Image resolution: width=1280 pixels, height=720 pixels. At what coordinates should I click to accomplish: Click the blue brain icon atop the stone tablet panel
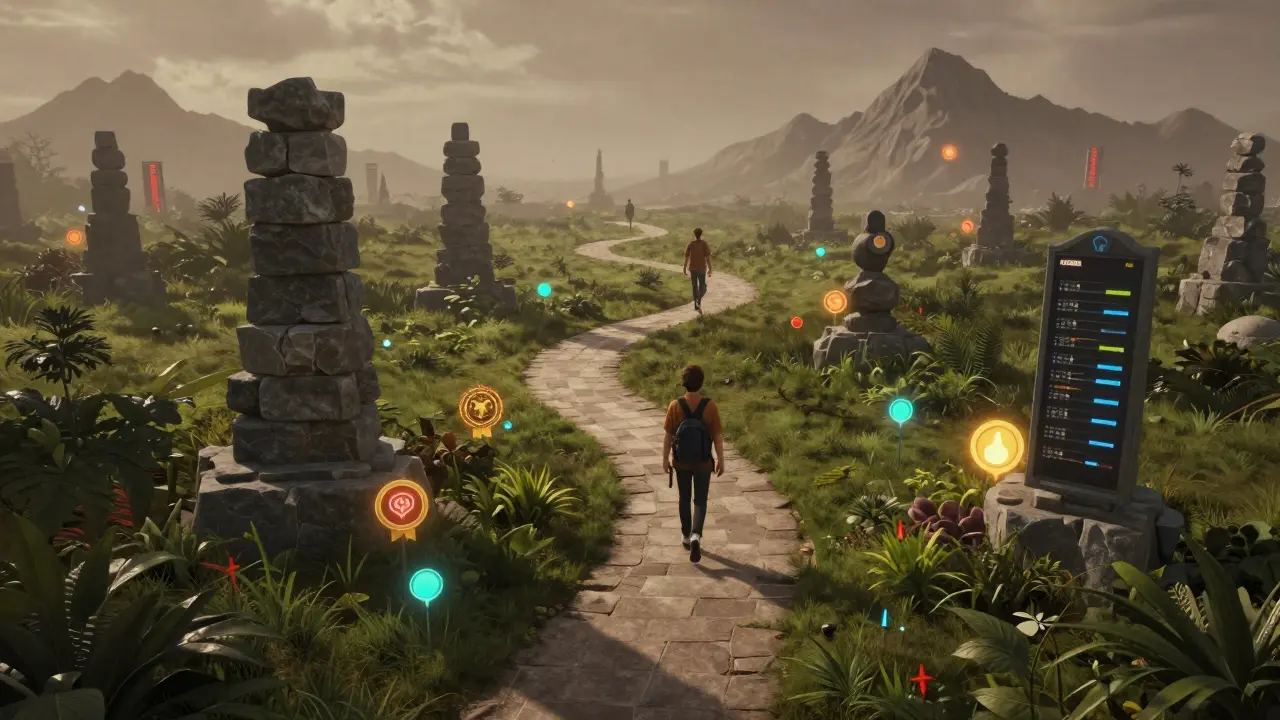point(1098,243)
